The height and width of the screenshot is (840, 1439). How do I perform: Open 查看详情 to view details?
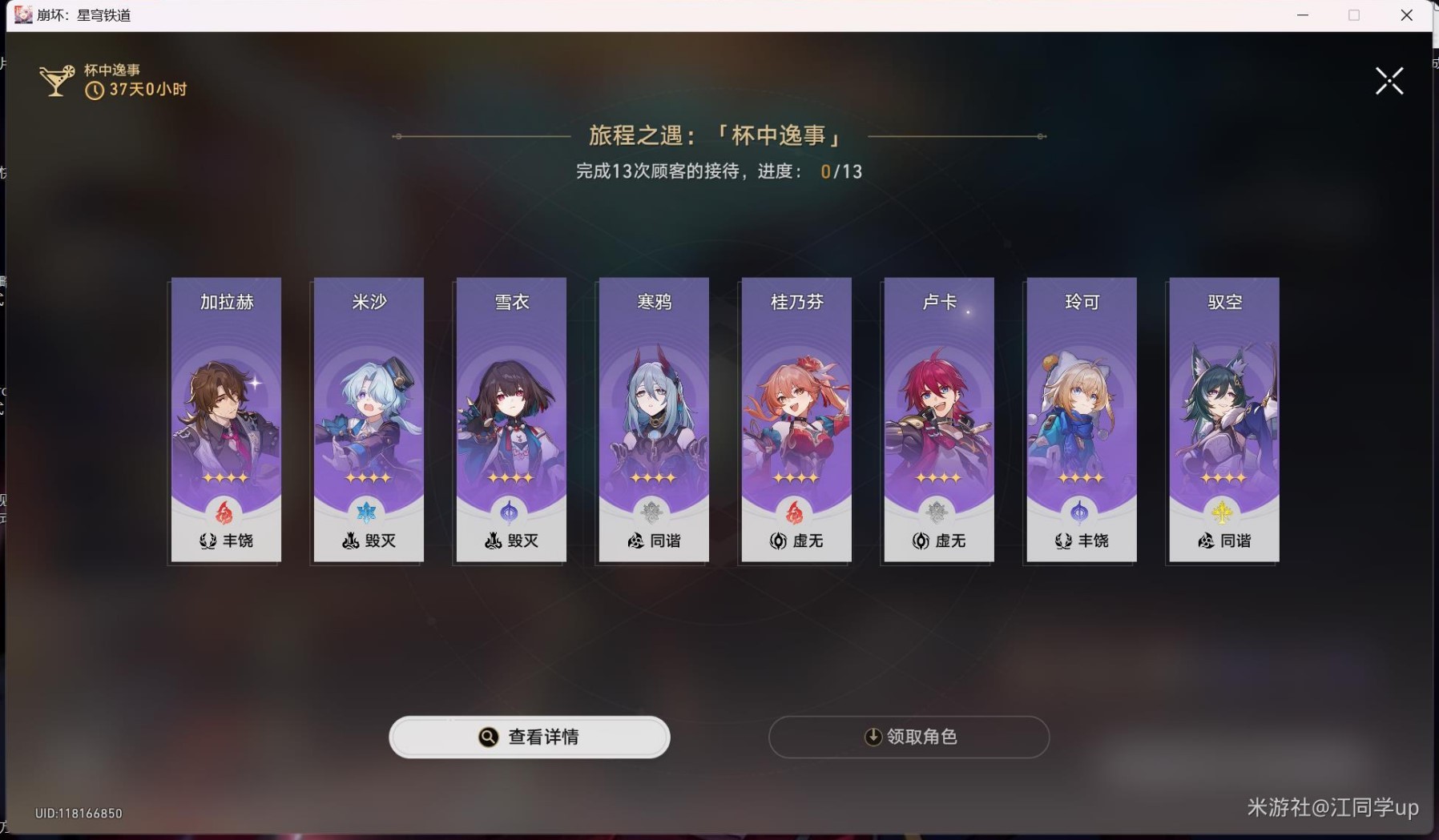point(530,738)
